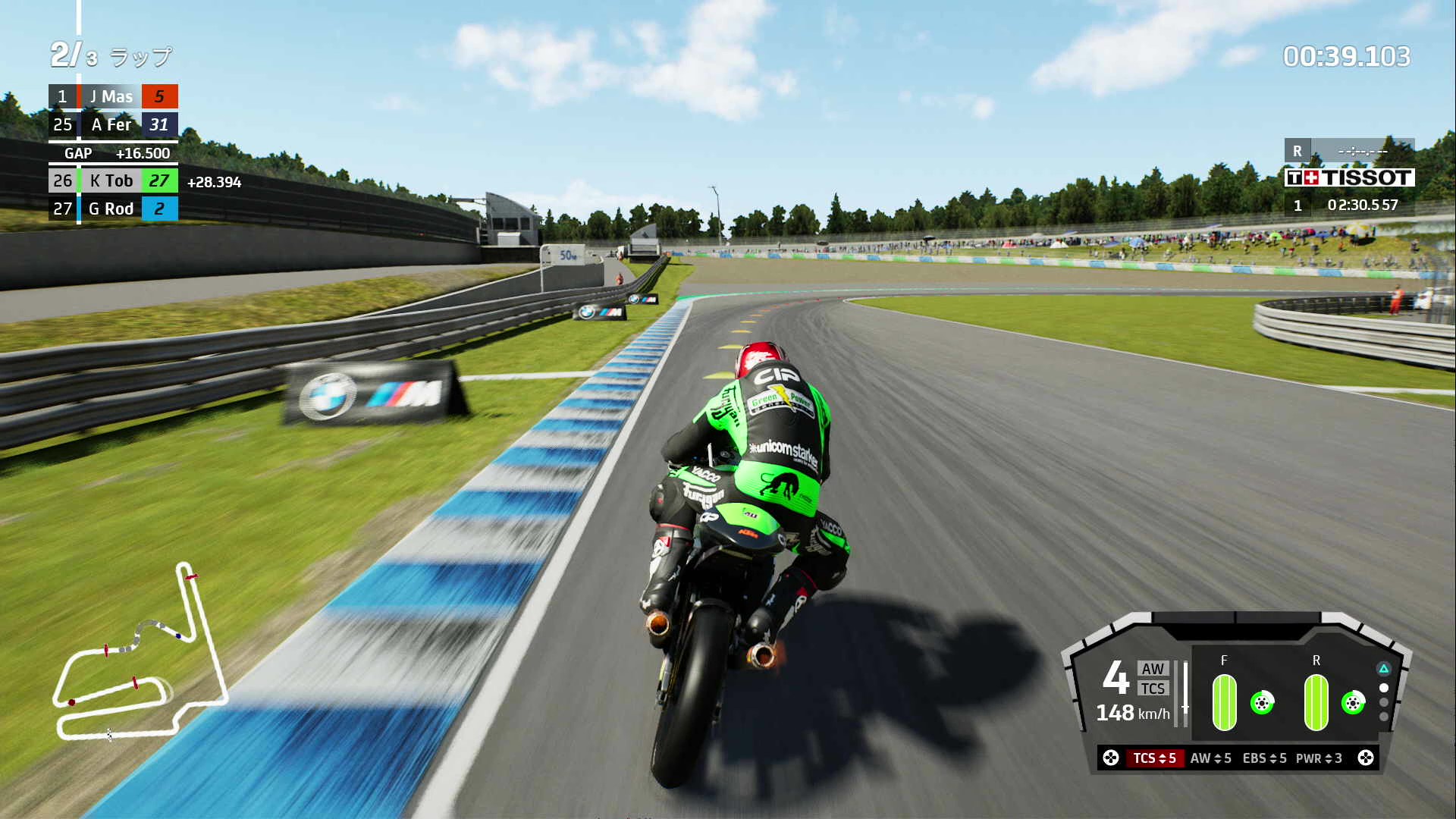Click the TISSOT lap timing panel
The image size is (1456, 819).
pyautogui.click(x=1349, y=177)
